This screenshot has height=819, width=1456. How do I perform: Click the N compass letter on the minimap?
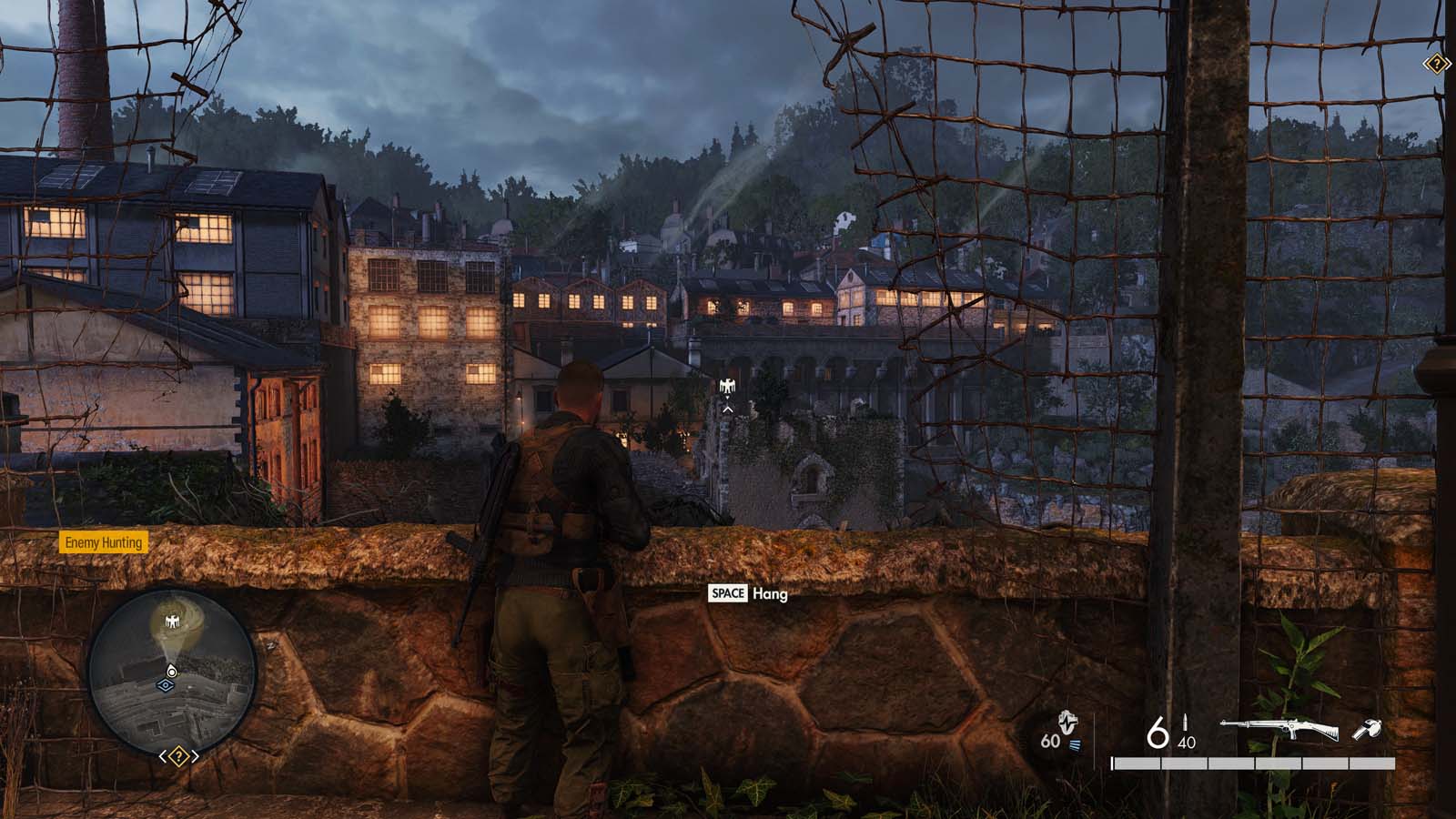click(x=269, y=647)
